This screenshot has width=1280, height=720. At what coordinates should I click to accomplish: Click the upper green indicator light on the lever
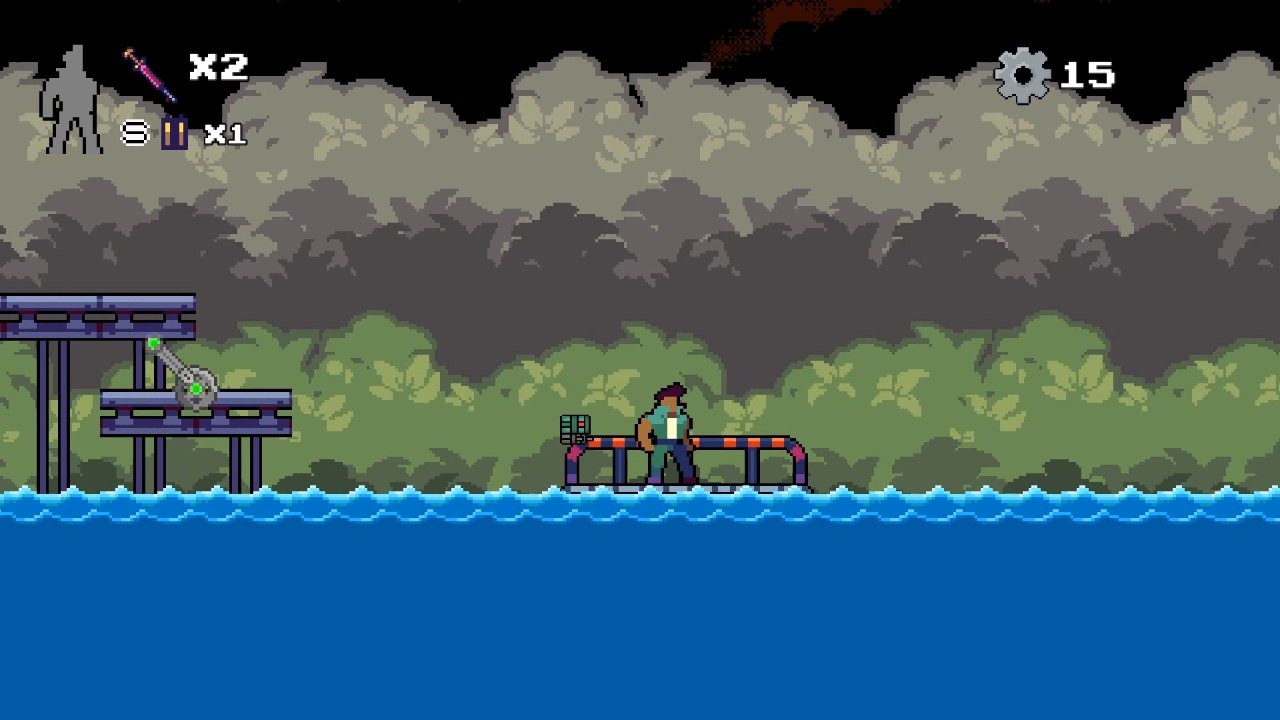click(x=154, y=342)
